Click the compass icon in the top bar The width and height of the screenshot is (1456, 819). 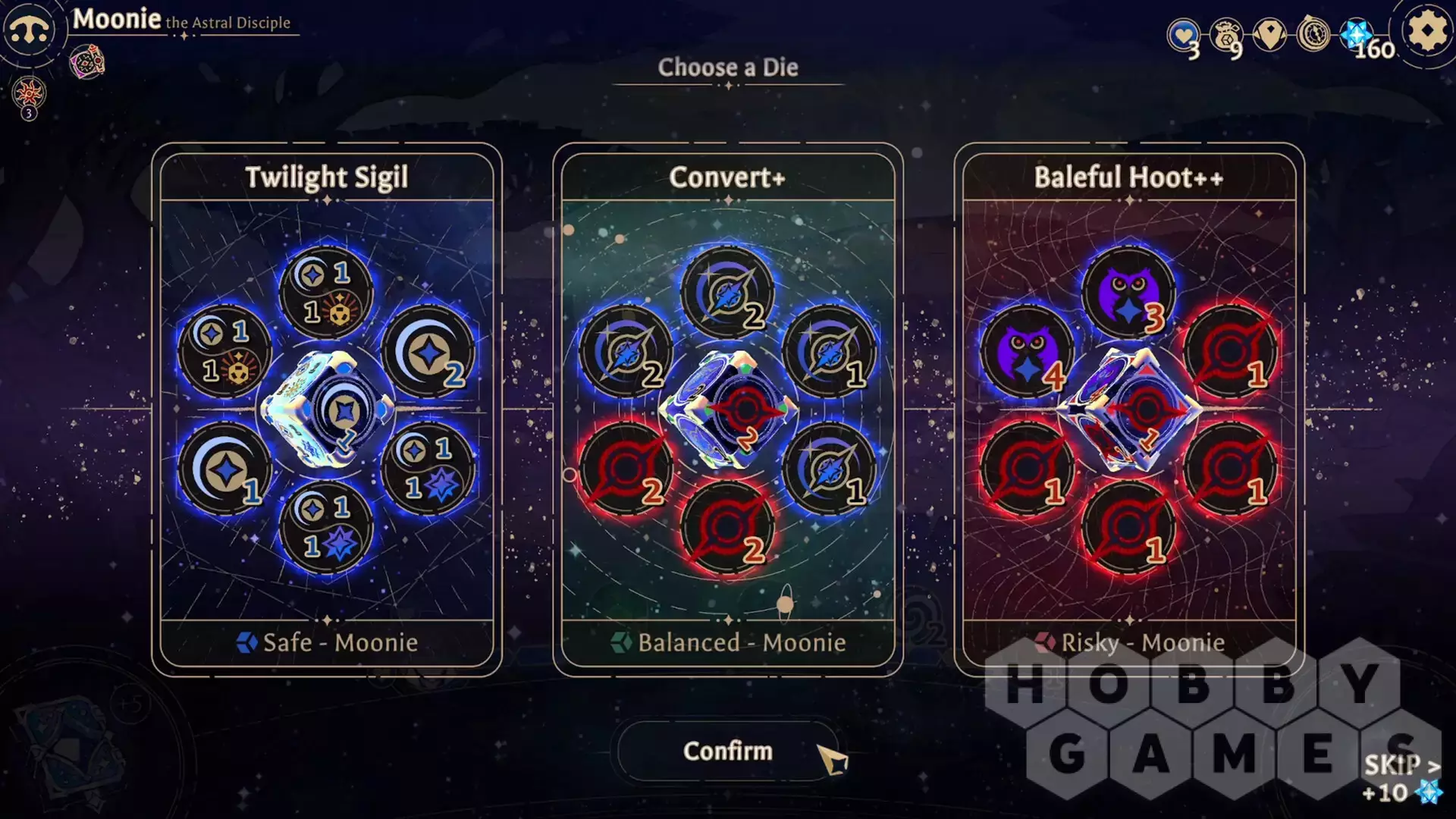click(1313, 34)
